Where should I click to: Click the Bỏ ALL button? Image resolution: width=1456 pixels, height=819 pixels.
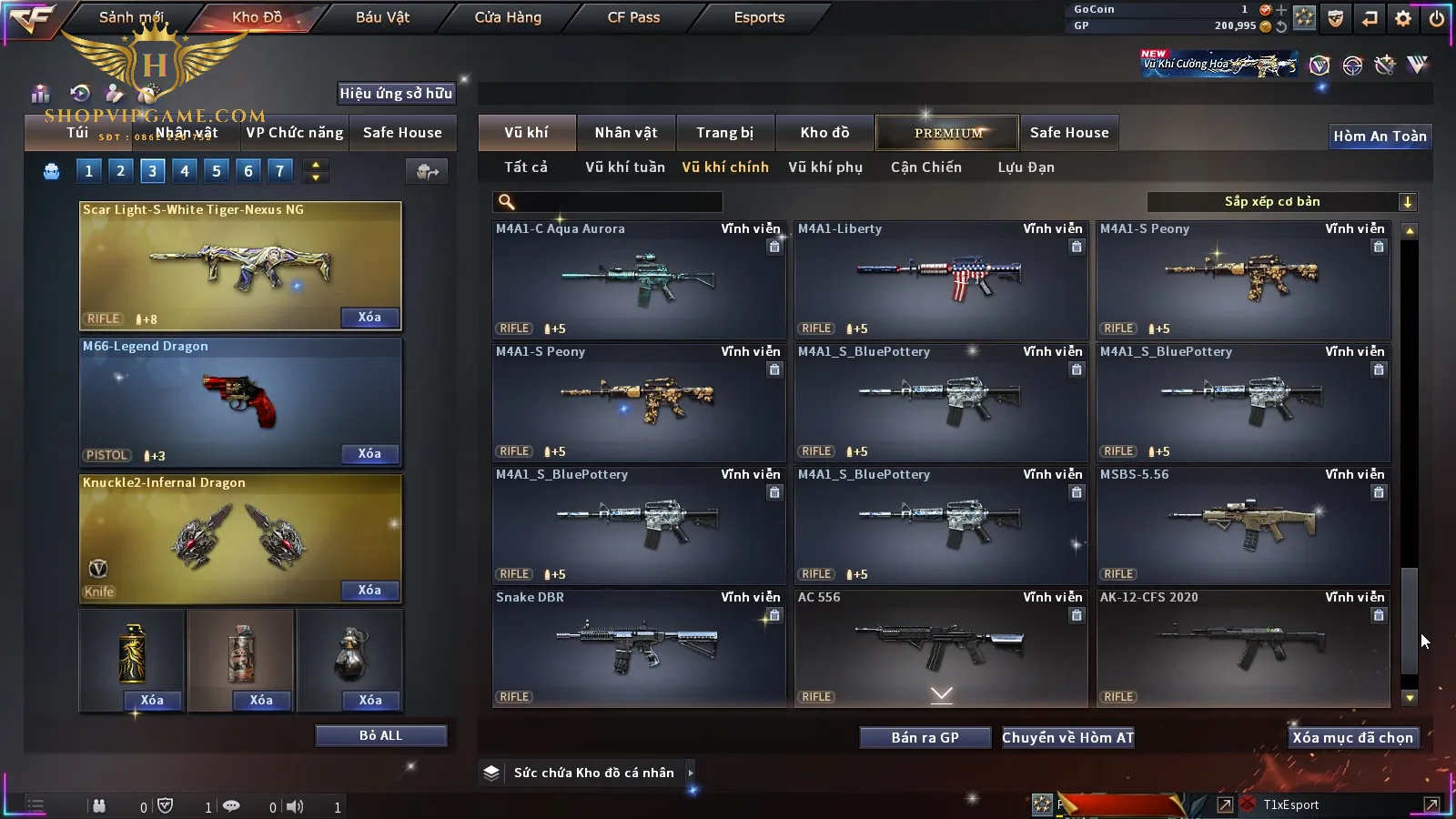click(x=380, y=736)
